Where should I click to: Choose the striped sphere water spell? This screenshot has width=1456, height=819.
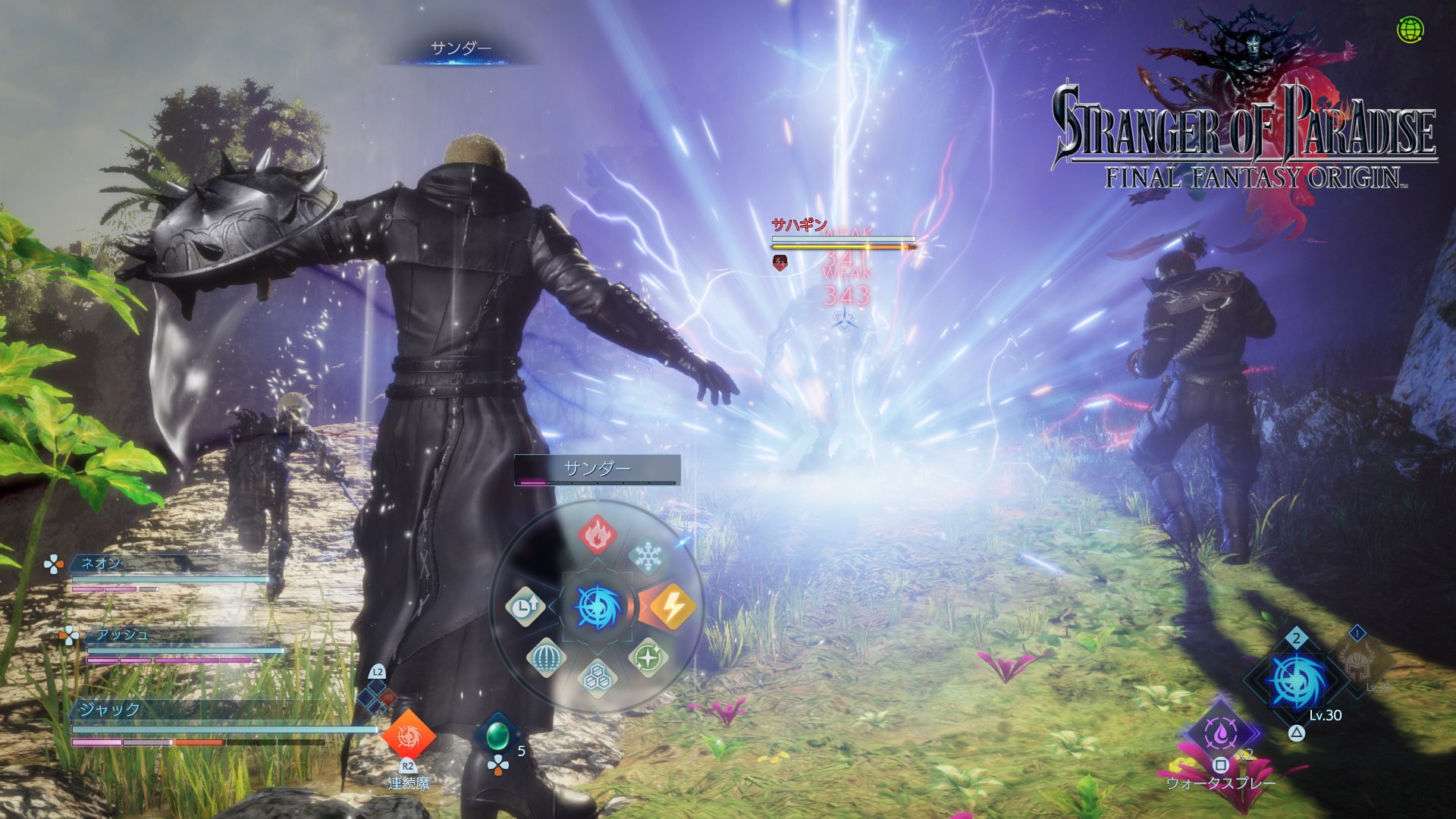pyautogui.click(x=546, y=657)
